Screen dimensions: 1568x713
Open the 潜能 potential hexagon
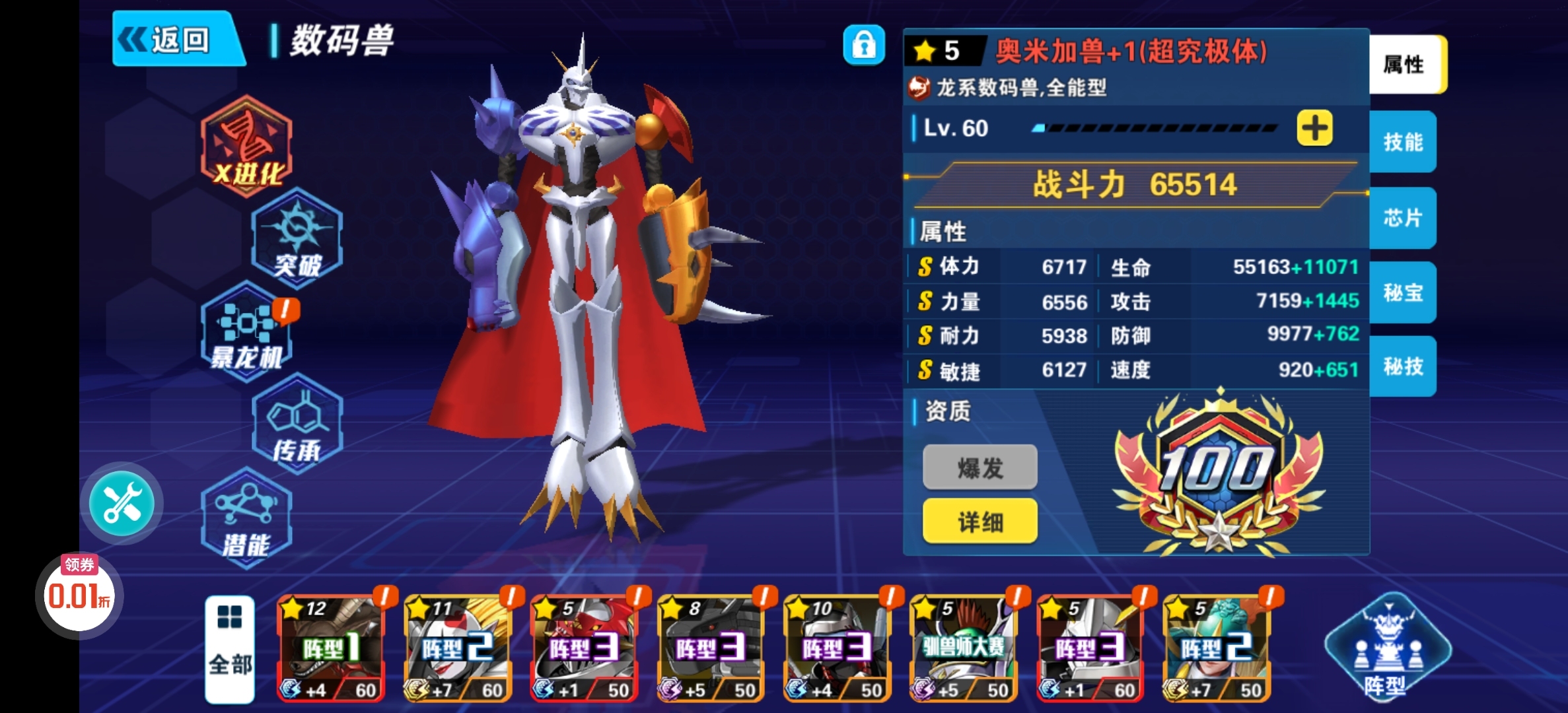[247, 518]
